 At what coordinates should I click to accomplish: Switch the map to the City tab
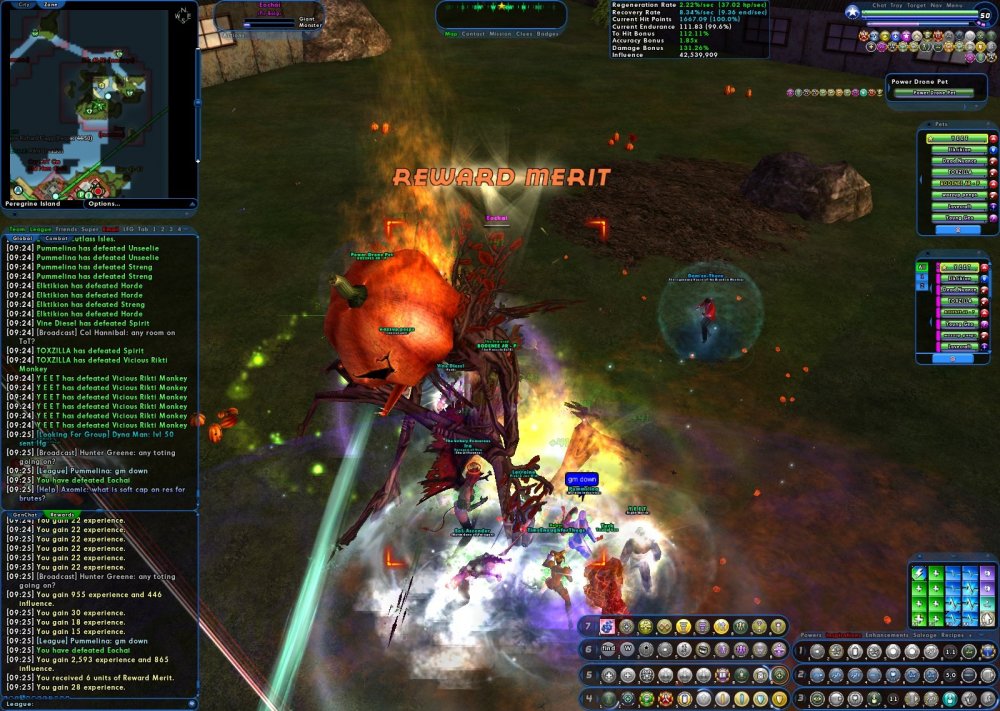click(x=23, y=5)
